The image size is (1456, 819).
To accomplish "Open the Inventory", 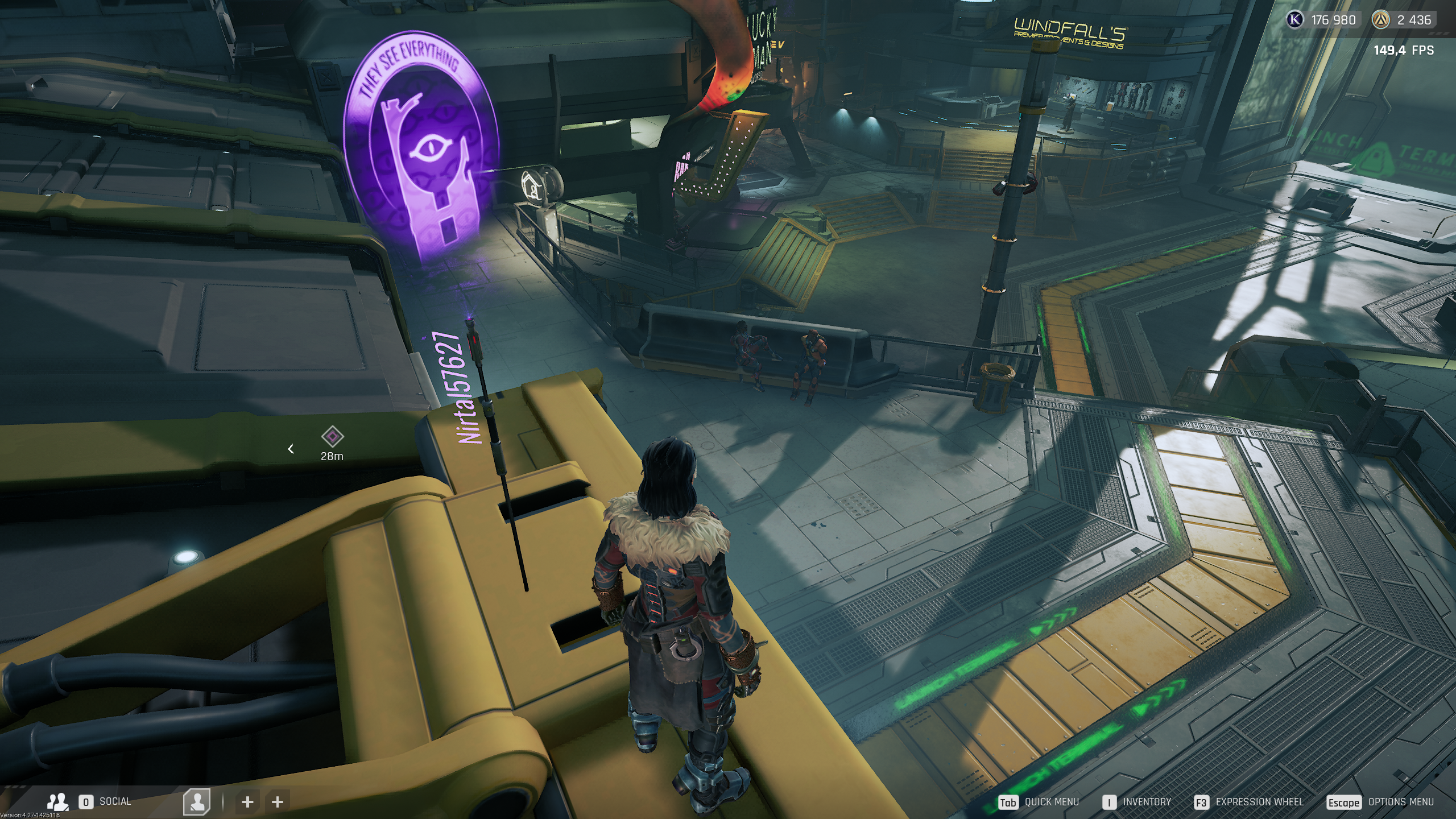I will tap(1137, 802).
